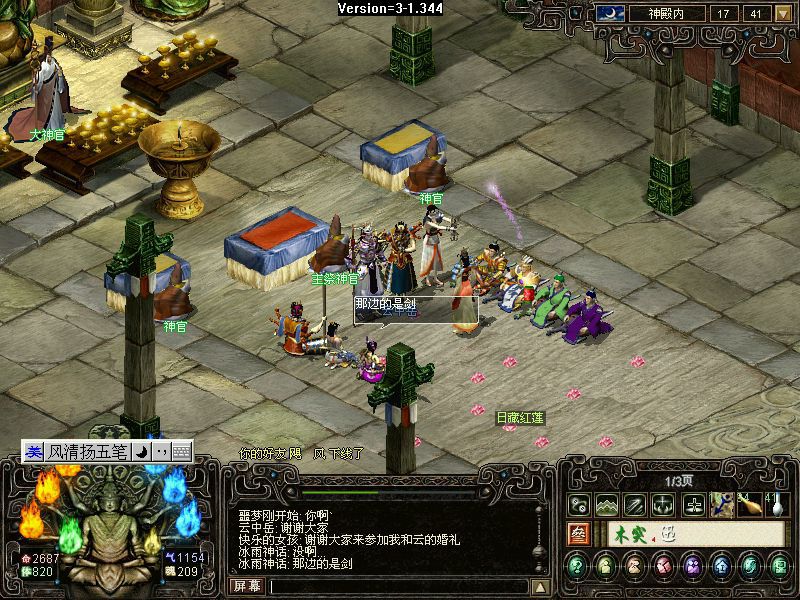This screenshot has width=800, height=600.
Task: Toggle the half-moon input method icon
Action: [142, 452]
